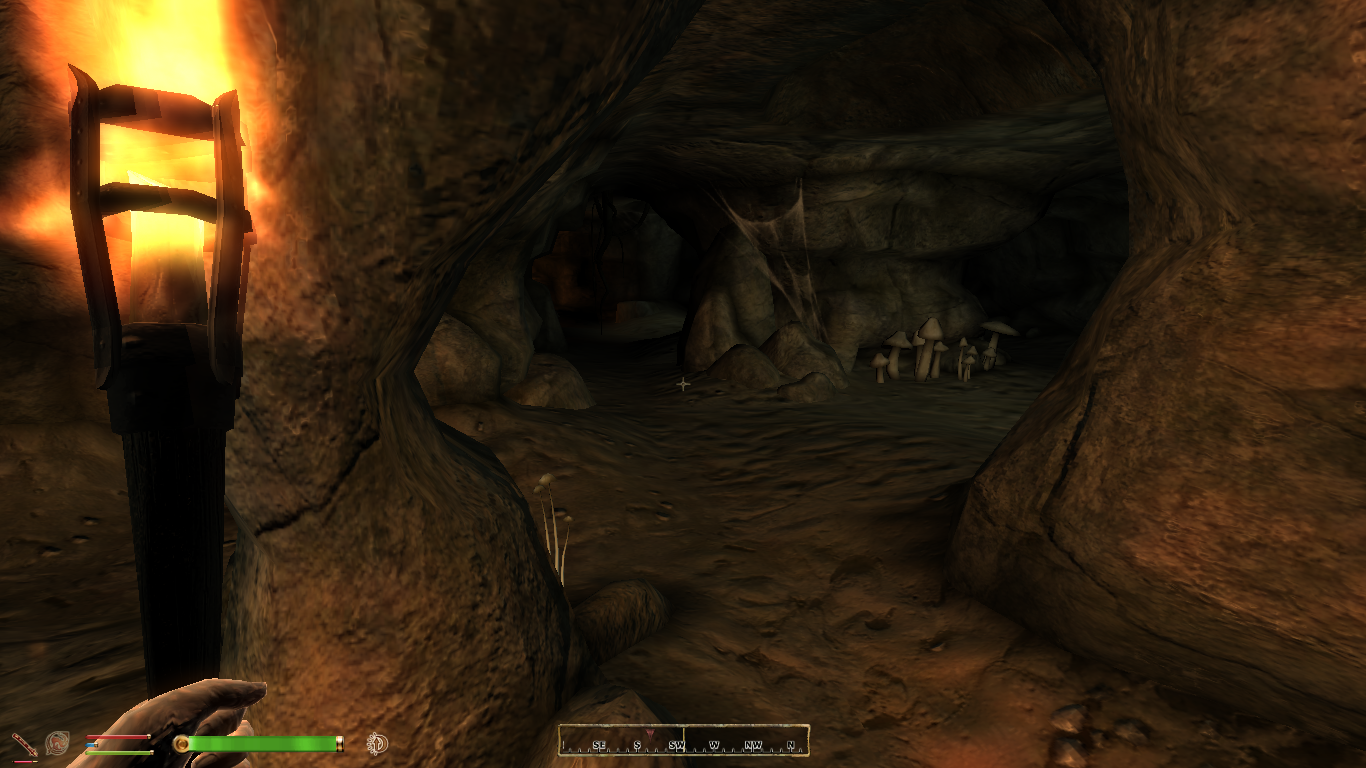The width and height of the screenshot is (1366, 768).
Task: Click the sneak eye status icon
Action: coord(377,743)
